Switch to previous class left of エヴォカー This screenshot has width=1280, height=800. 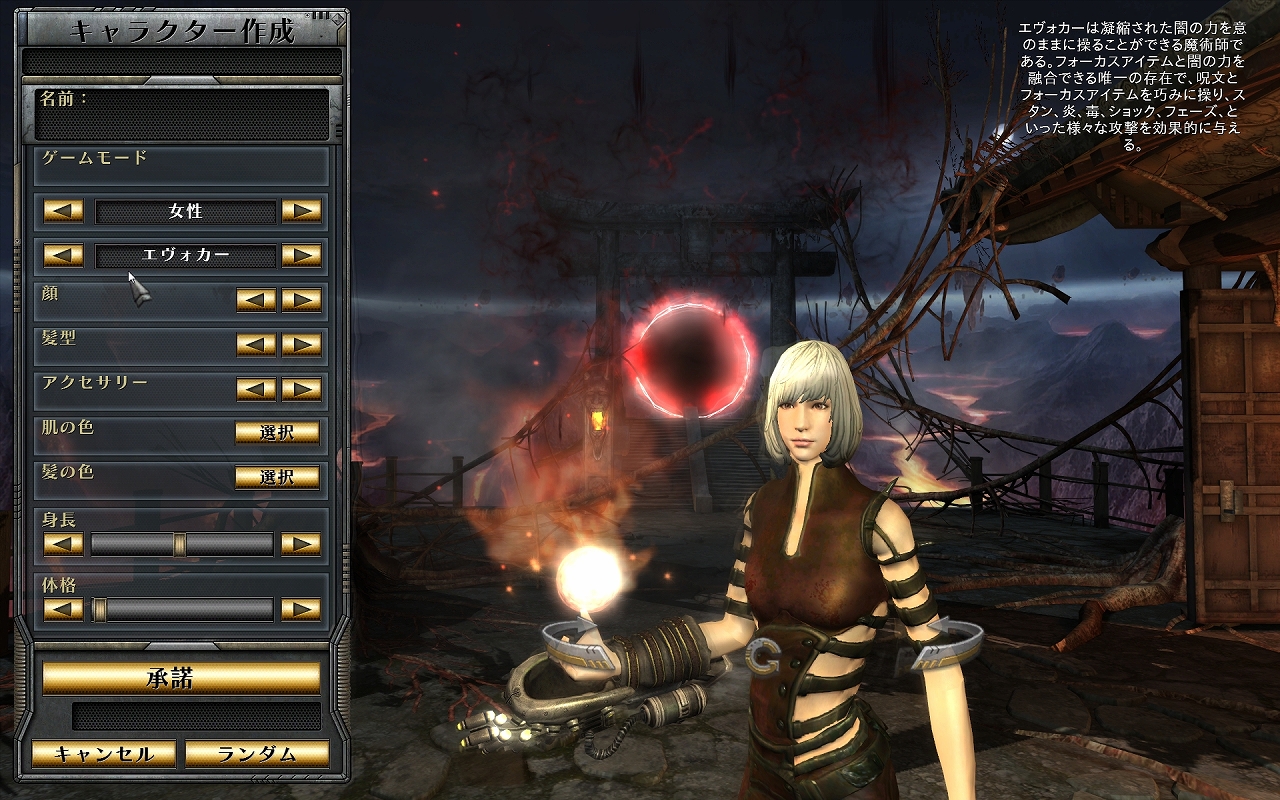pos(64,255)
